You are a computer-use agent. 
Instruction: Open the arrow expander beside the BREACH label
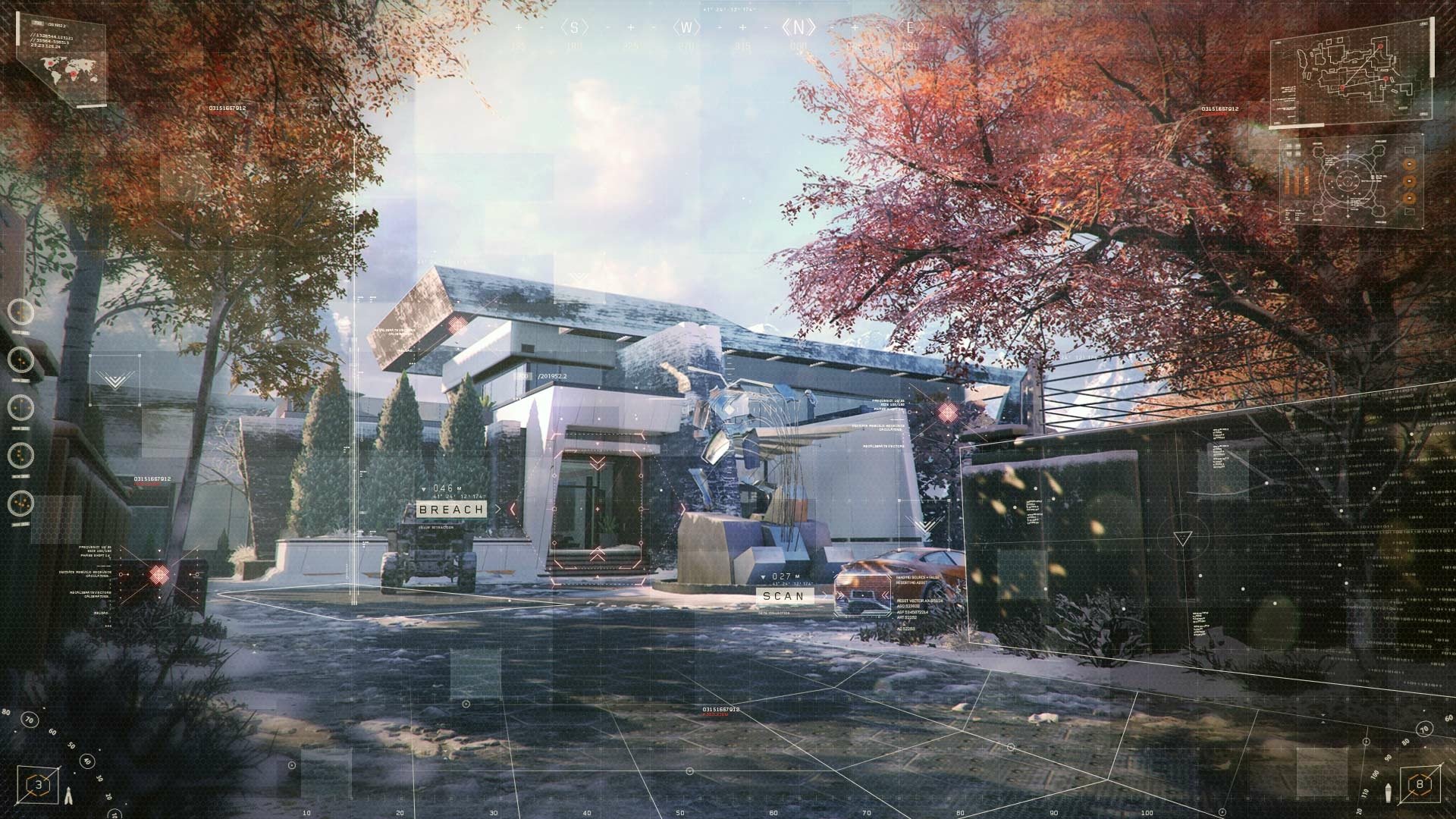(498, 509)
